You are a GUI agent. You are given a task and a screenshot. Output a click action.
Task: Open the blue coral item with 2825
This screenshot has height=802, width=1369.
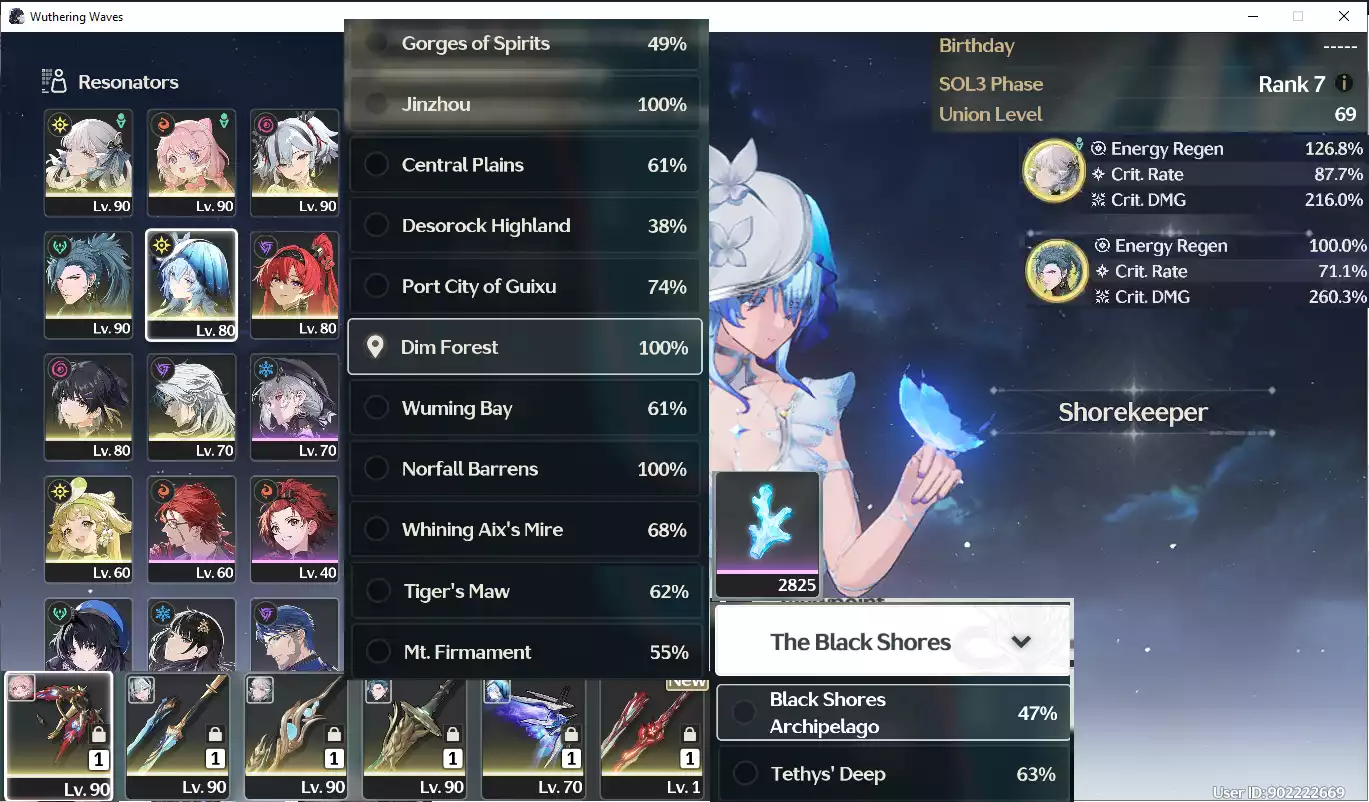768,534
